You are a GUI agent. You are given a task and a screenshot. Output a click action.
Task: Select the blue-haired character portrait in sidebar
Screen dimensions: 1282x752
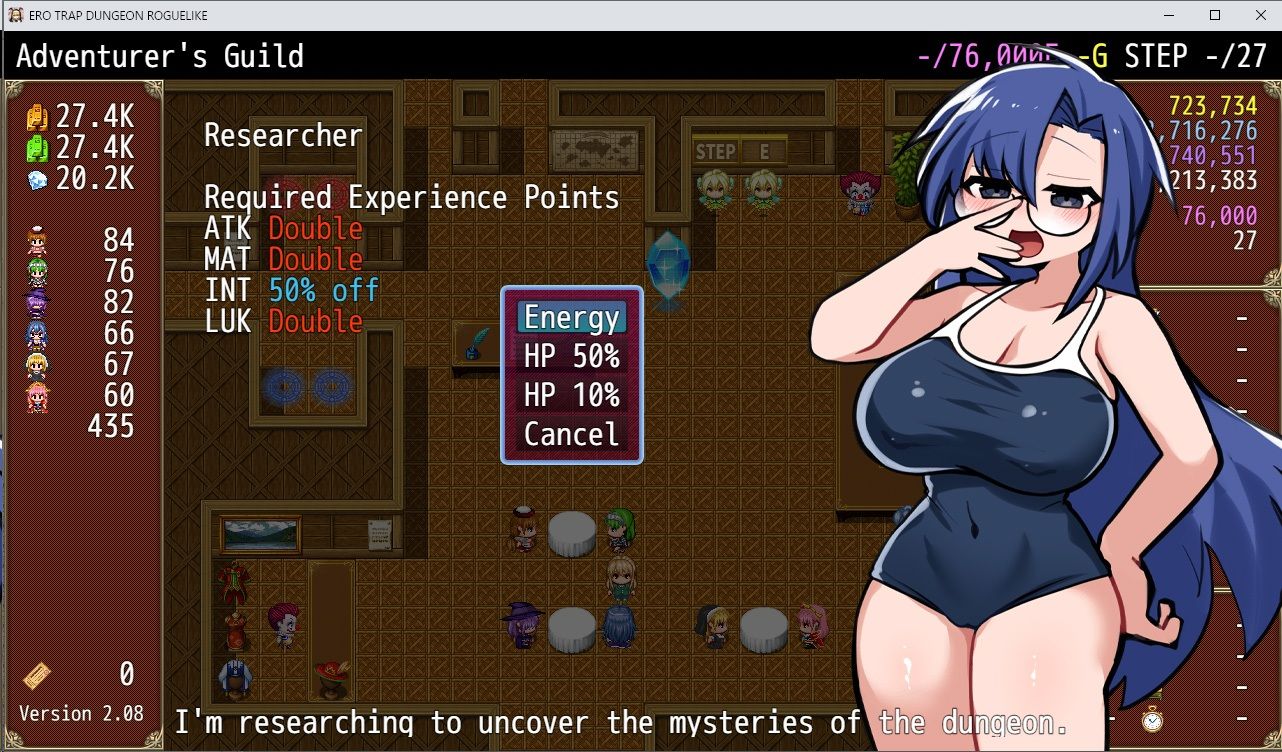click(x=37, y=333)
